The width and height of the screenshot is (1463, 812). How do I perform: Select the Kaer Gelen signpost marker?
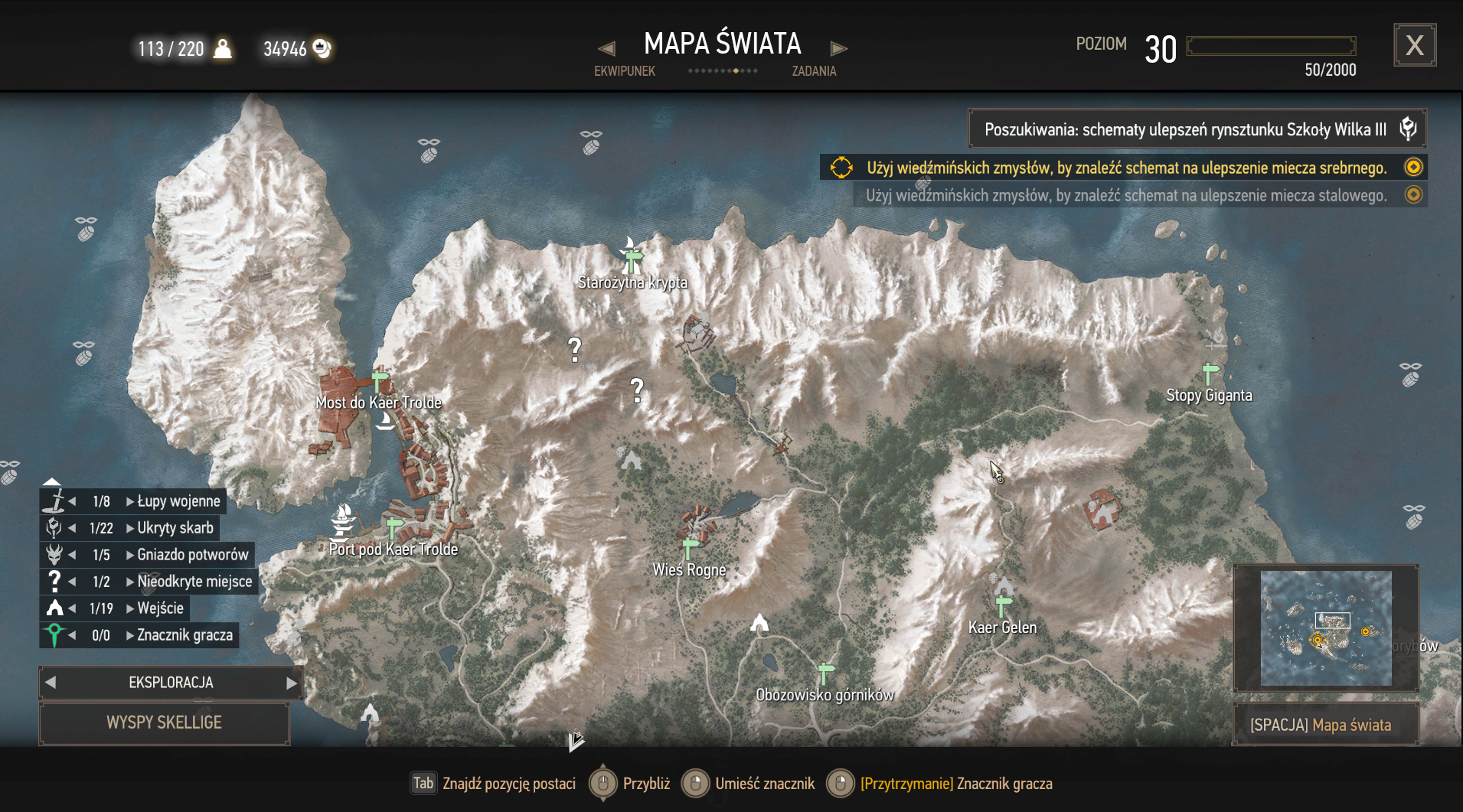(1003, 606)
